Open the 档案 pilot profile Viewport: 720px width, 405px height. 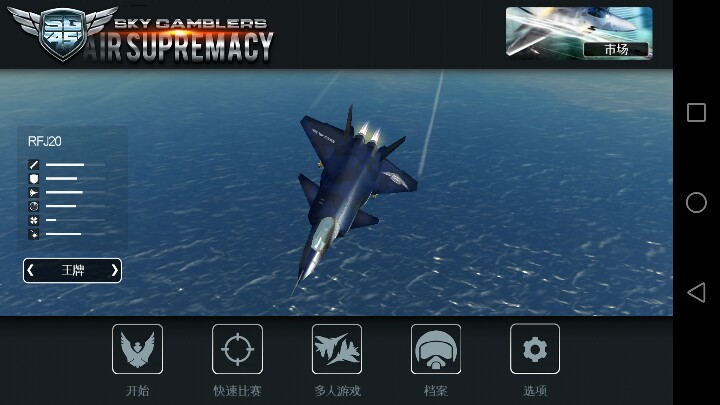436,350
